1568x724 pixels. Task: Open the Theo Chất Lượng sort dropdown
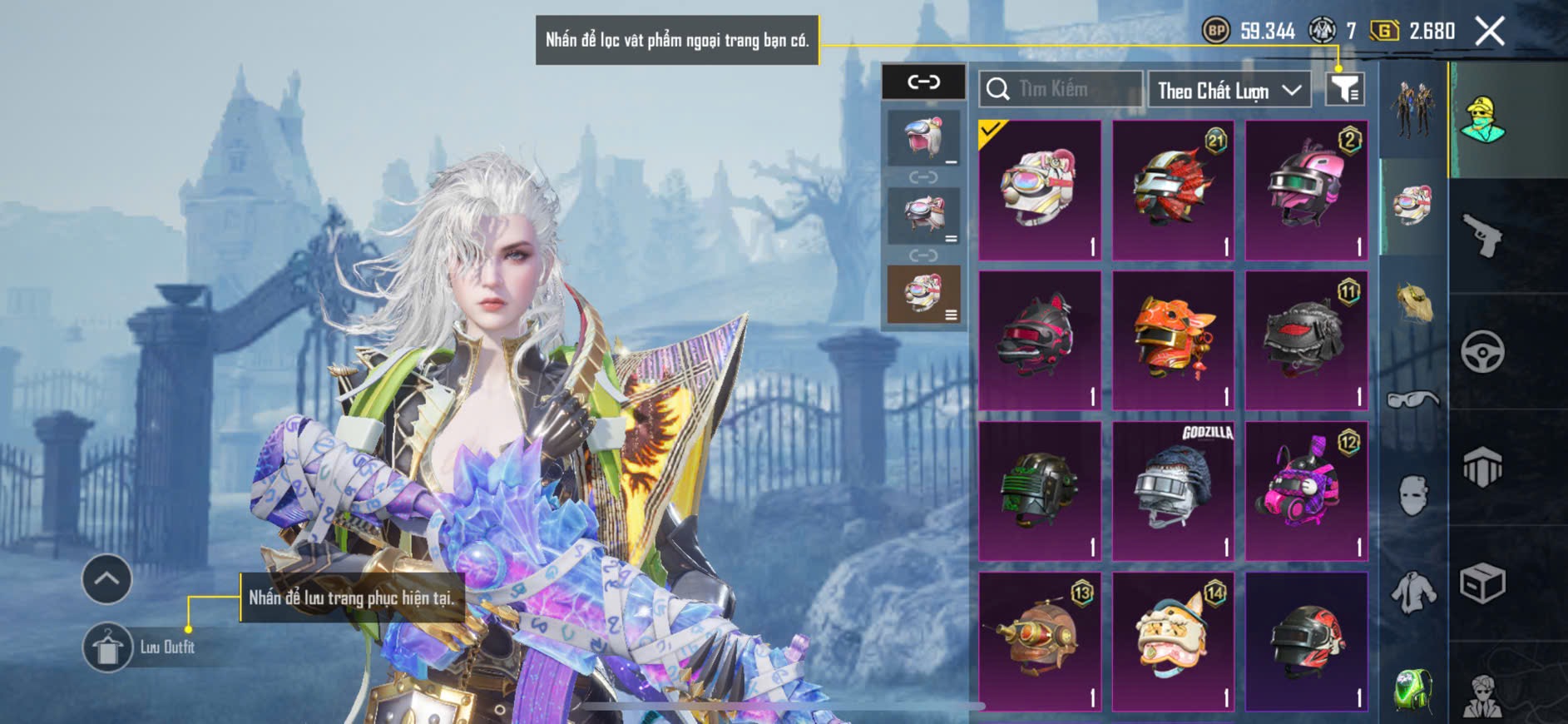(x=1228, y=90)
